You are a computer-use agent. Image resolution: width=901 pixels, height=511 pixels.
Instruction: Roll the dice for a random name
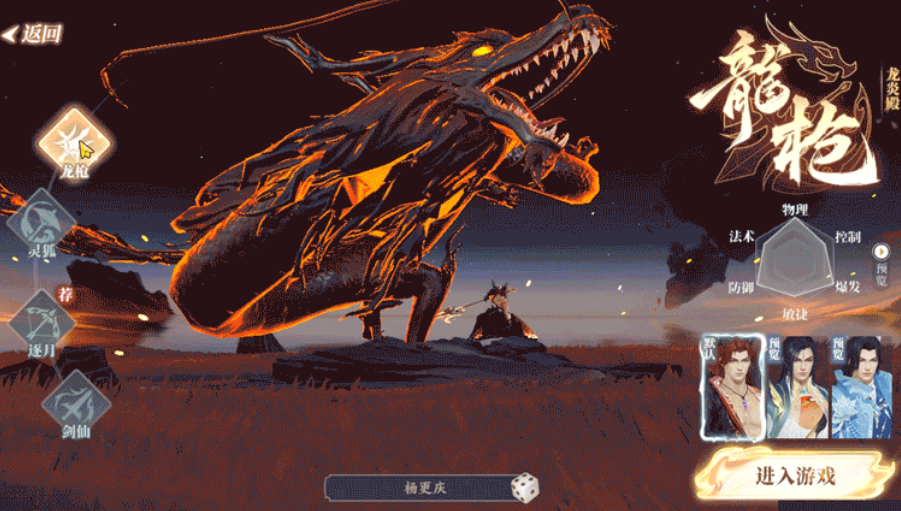[525, 488]
